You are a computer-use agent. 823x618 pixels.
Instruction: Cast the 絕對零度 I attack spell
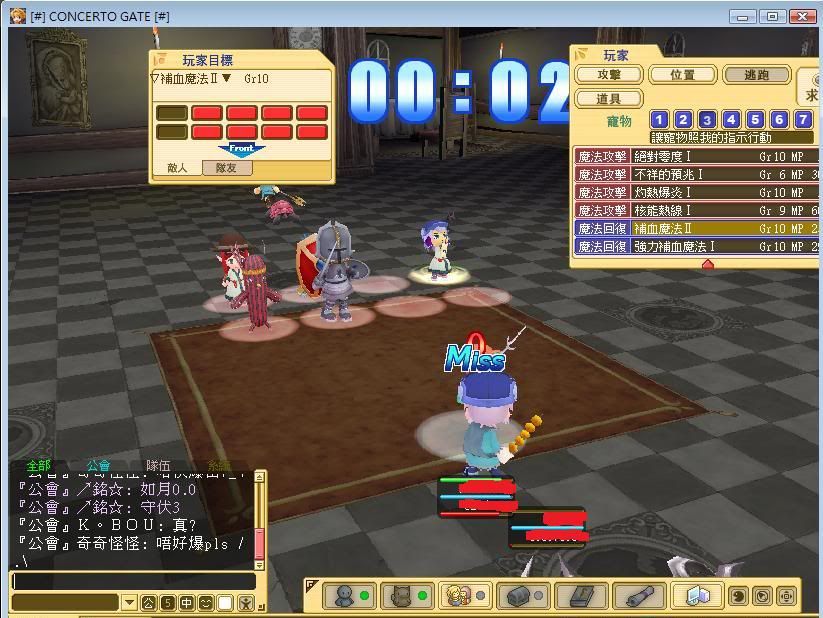(696, 157)
